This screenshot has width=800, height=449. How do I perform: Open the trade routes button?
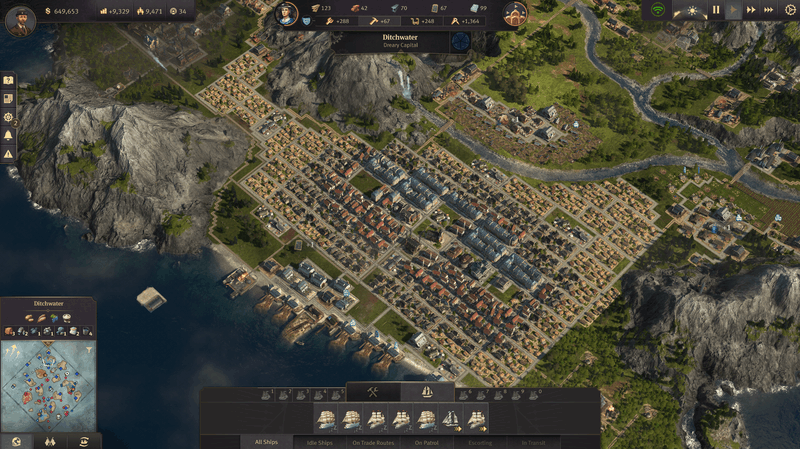pyautogui.click(x=84, y=441)
